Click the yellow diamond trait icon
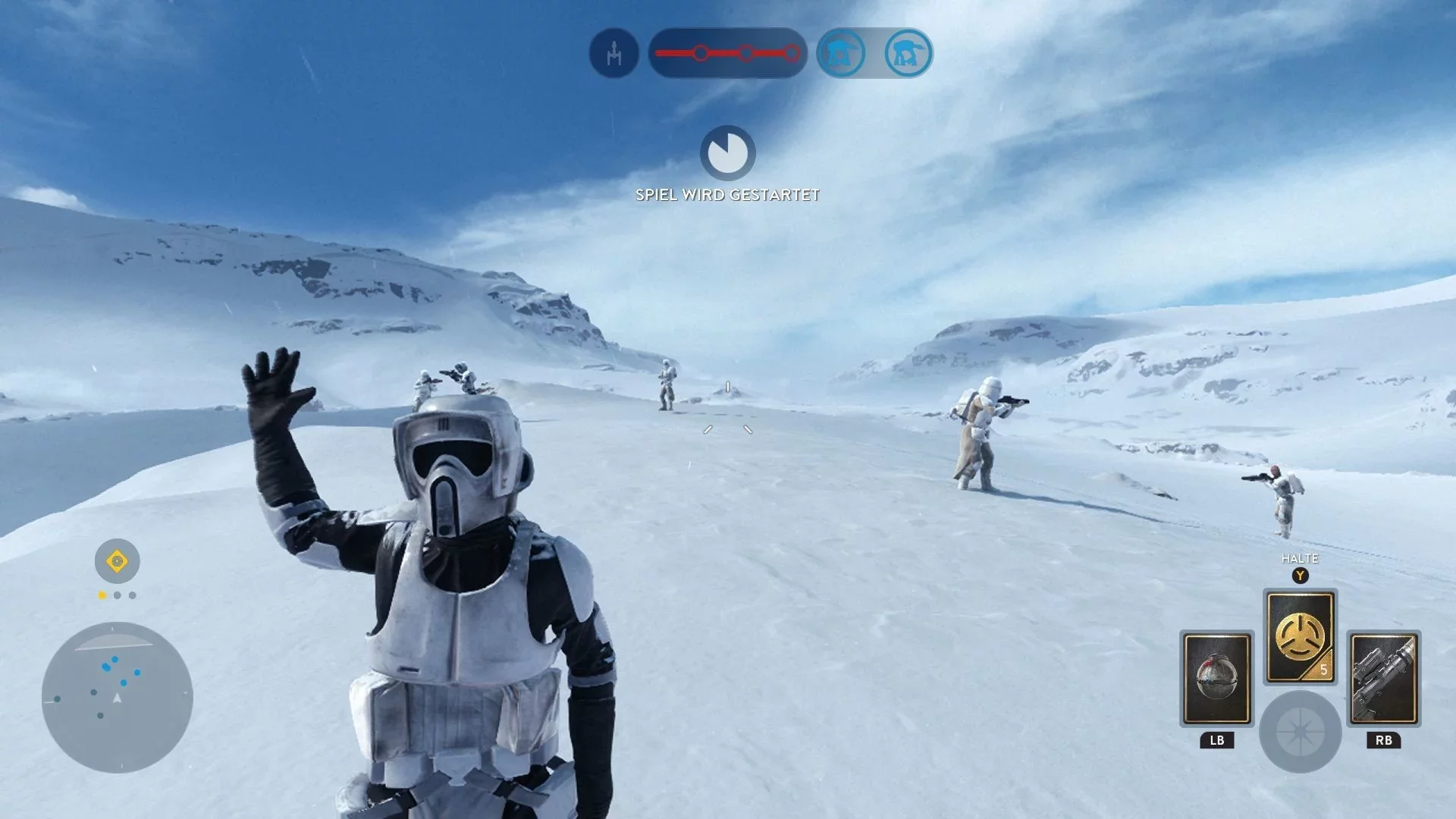1456x819 pixels. pos(117,561)
